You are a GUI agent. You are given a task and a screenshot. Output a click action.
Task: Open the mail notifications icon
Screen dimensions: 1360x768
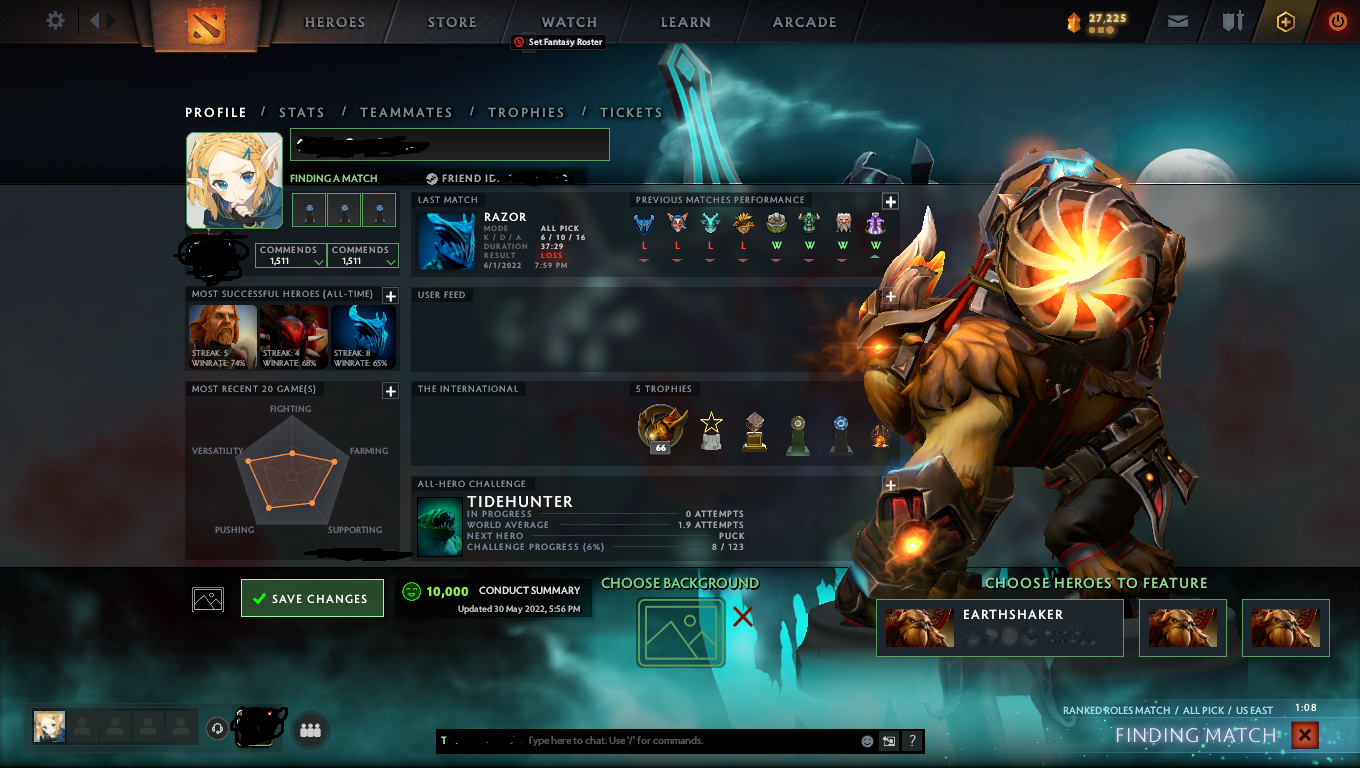click(1177, 21)
